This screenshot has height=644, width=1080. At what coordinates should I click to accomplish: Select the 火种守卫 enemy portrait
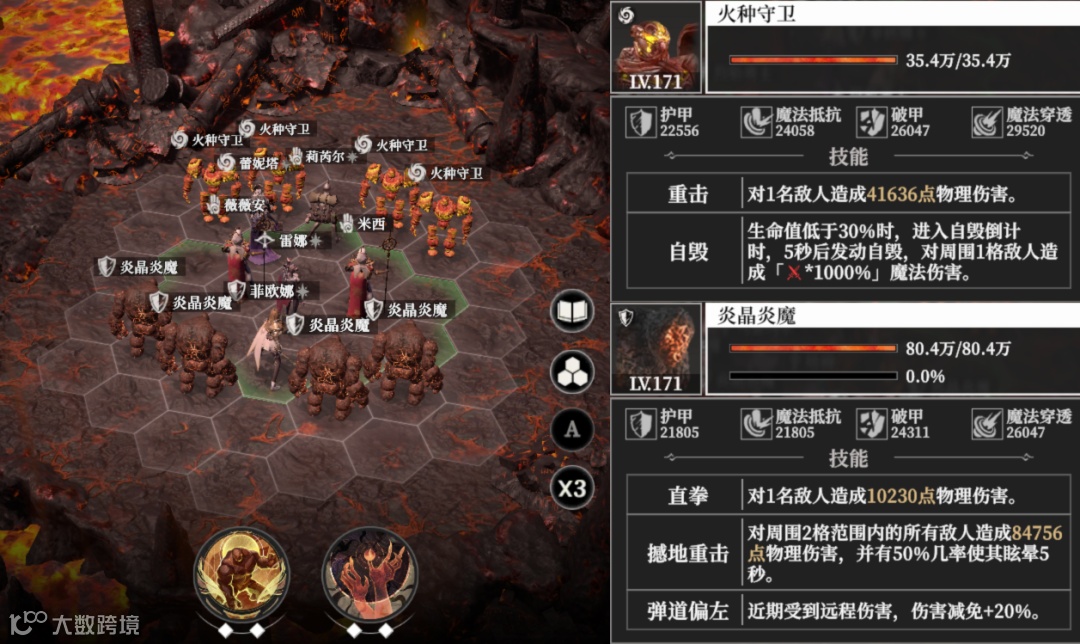(x=654, y=48)
